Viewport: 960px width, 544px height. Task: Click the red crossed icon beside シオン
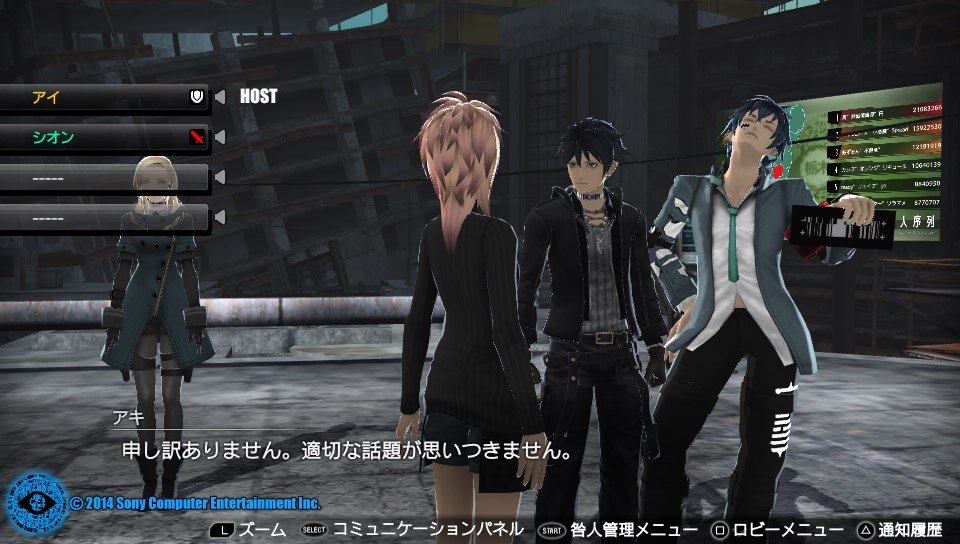(x=197, y=137)
